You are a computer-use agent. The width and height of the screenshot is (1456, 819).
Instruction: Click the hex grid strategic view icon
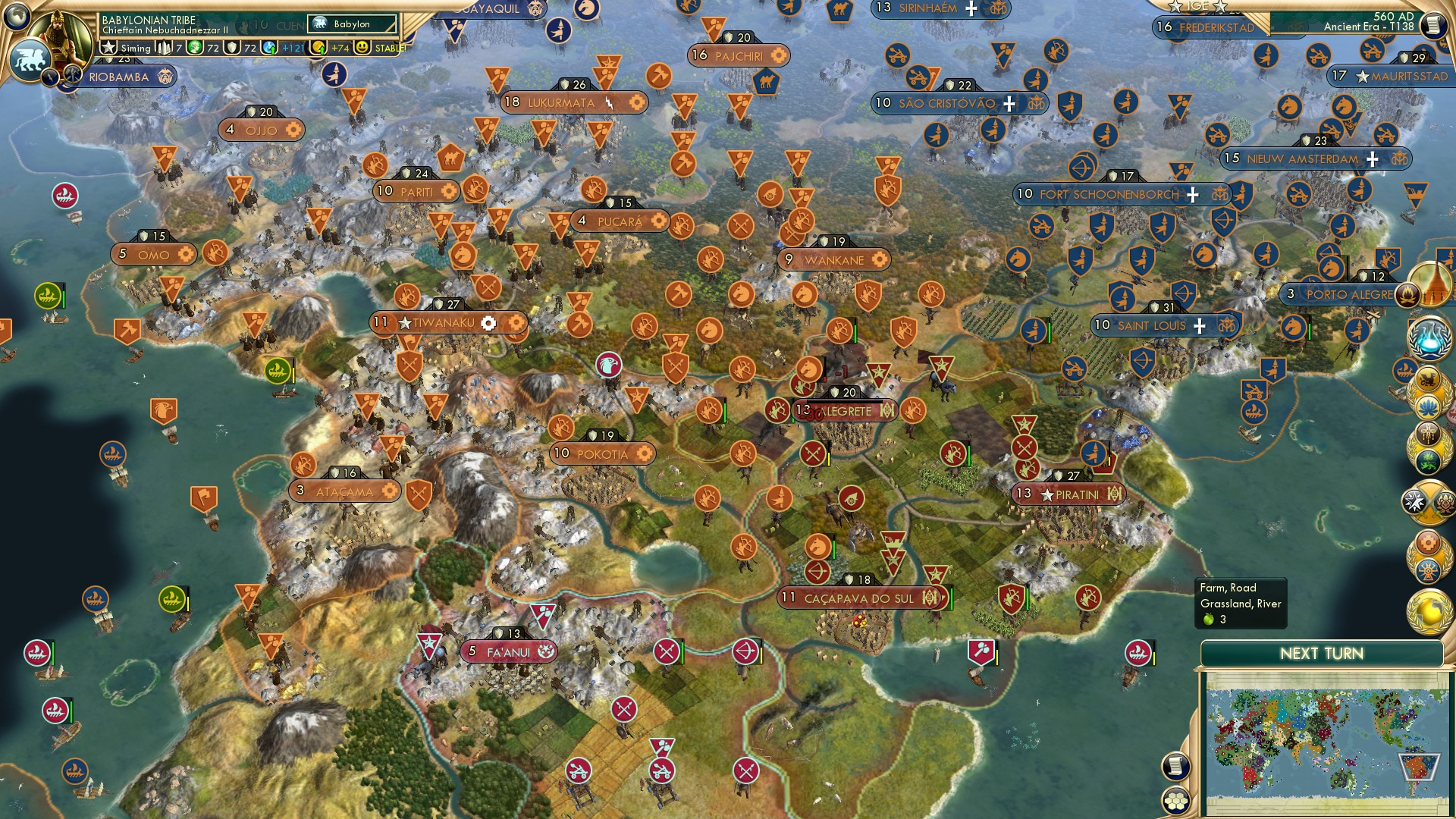(x=1175, y=801)
